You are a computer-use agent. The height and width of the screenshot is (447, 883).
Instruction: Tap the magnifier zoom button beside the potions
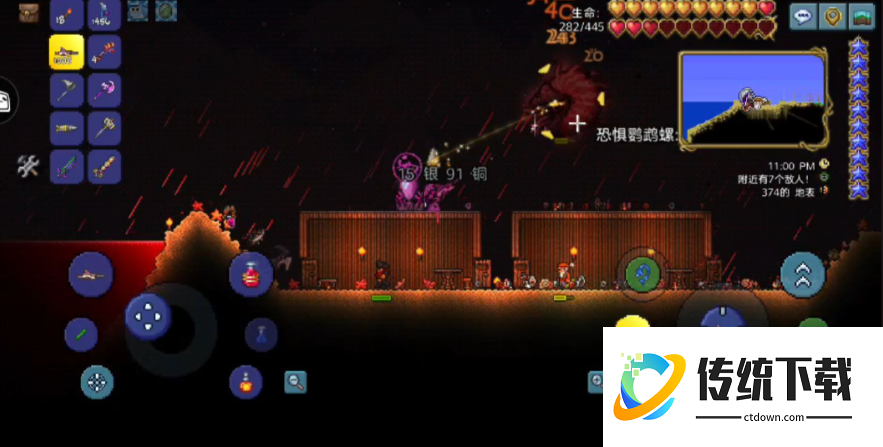(x=295, y=381)
